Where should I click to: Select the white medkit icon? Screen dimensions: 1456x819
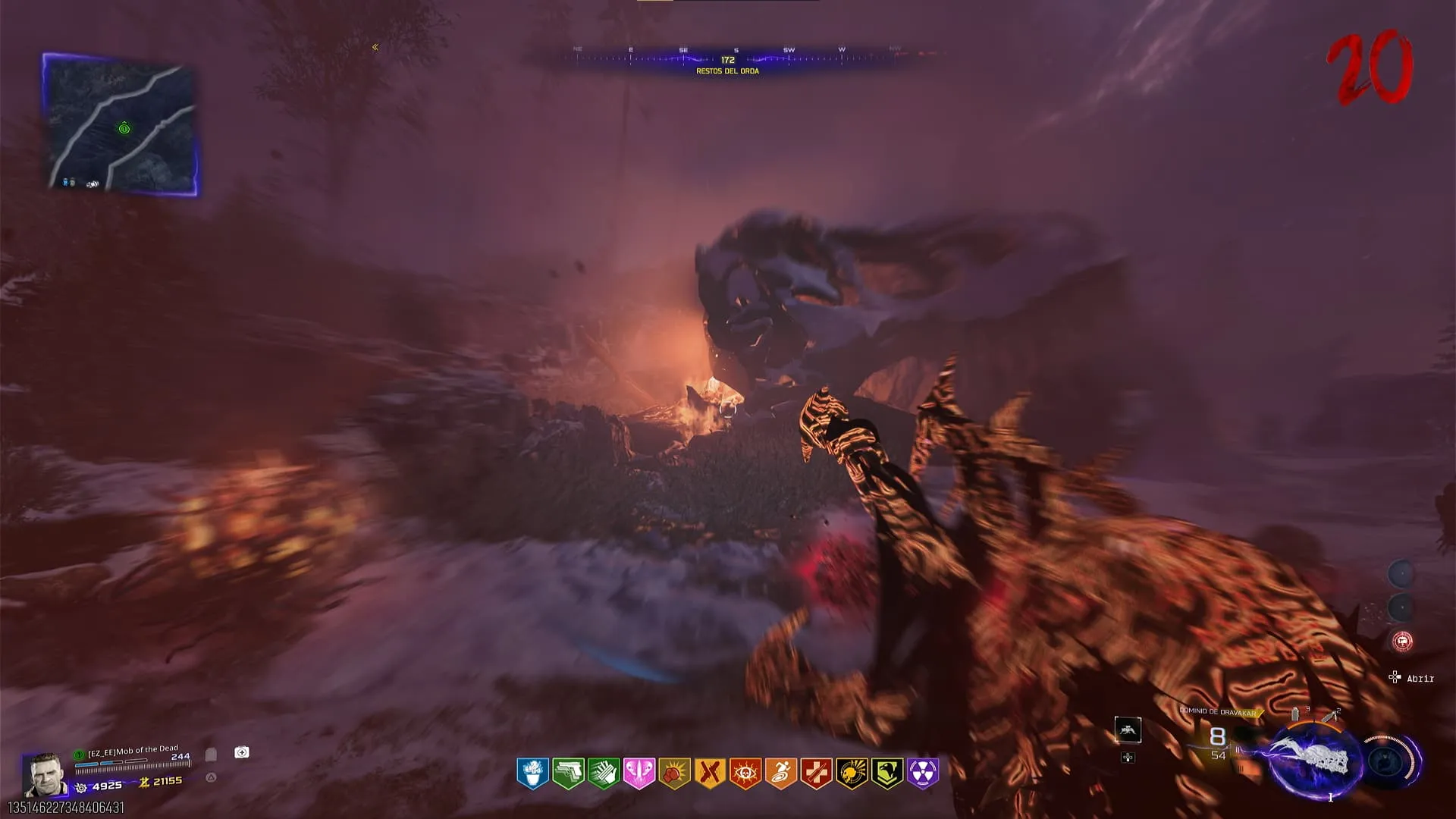(242, 752)
